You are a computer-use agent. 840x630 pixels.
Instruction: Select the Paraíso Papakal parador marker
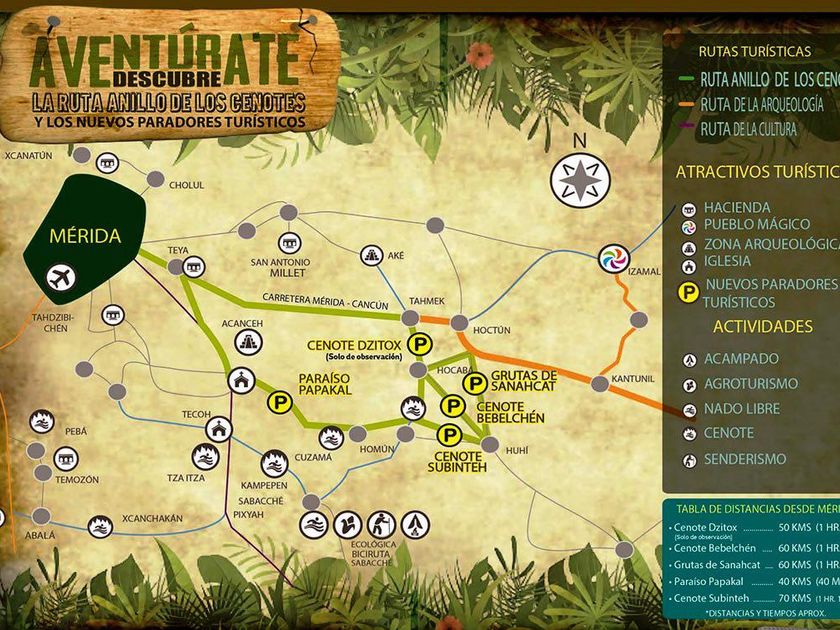coord(278,401)
